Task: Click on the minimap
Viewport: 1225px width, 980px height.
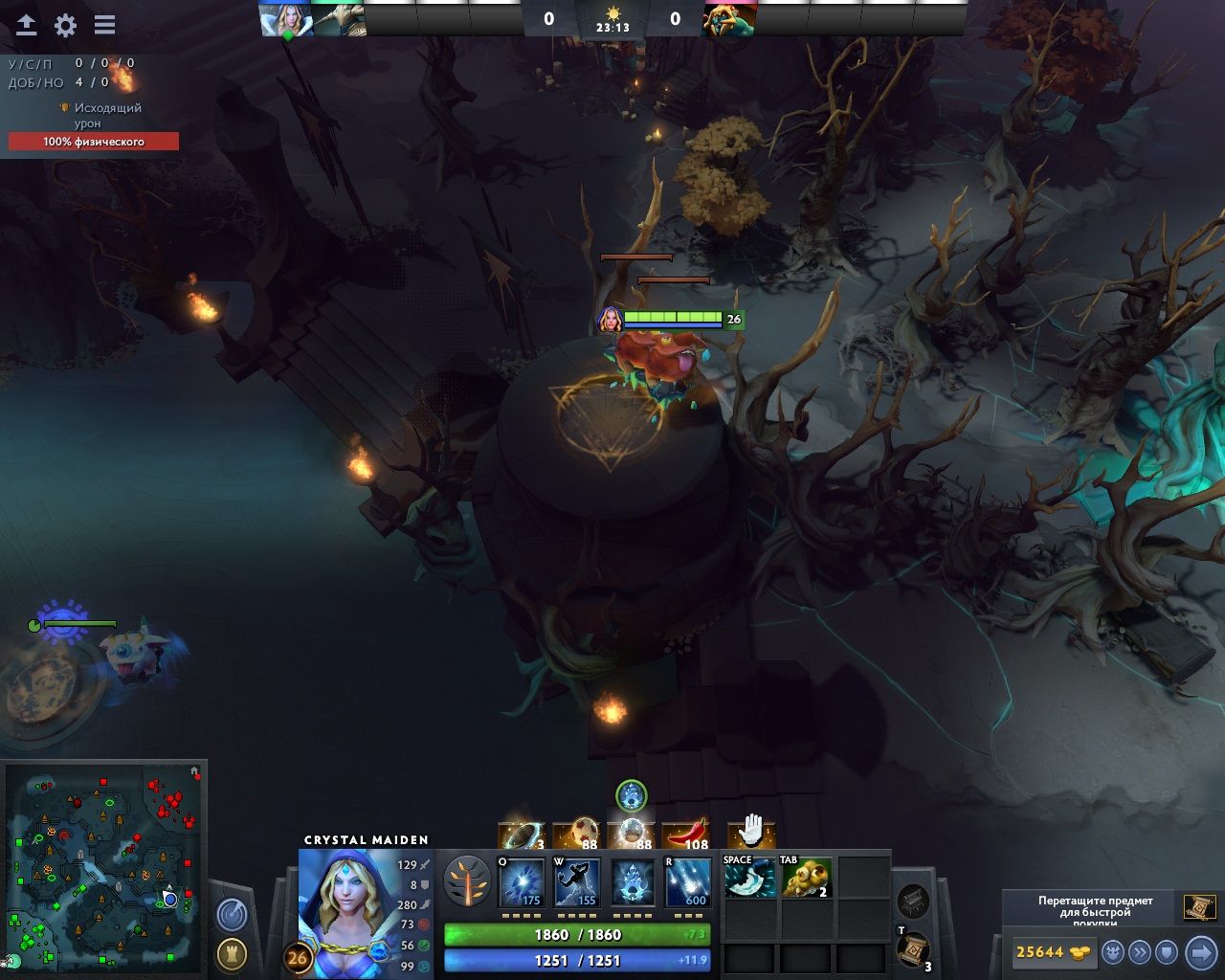Action: (103, 867)
